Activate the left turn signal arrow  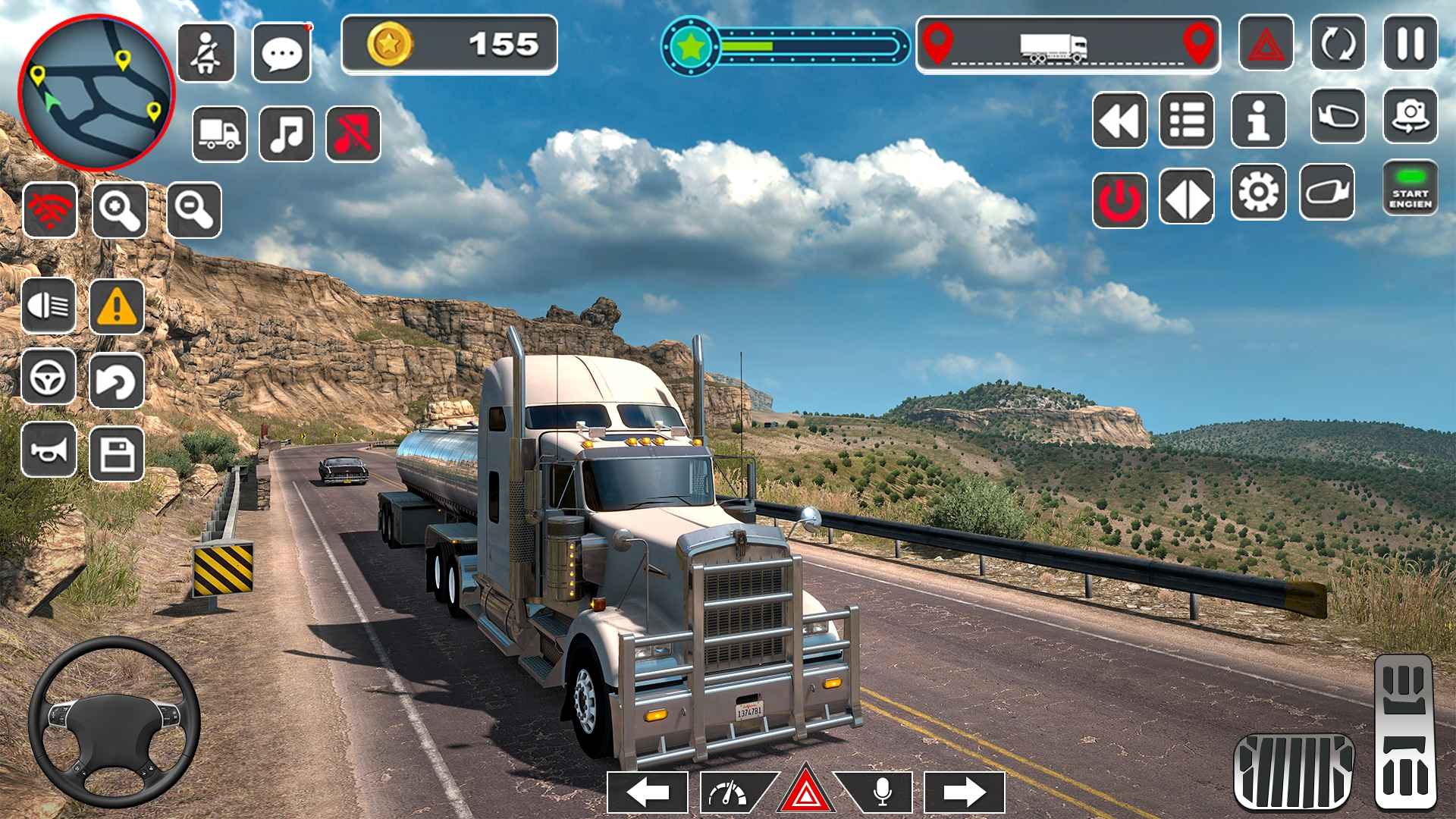coord(648,792)
